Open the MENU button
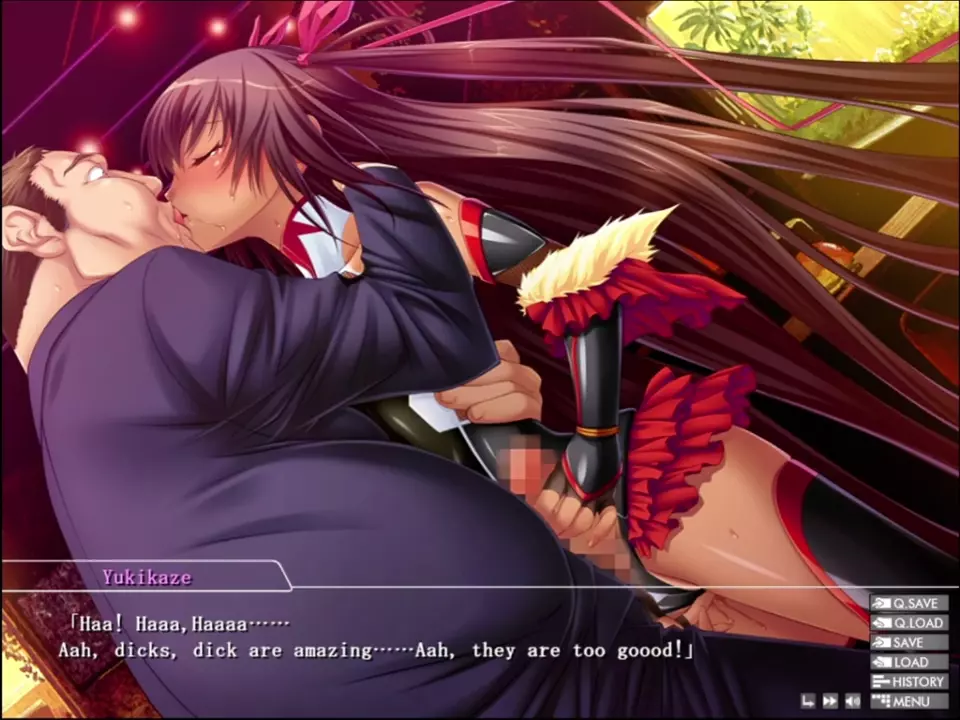This screenshot has width=960, height=720. point(909,701)
